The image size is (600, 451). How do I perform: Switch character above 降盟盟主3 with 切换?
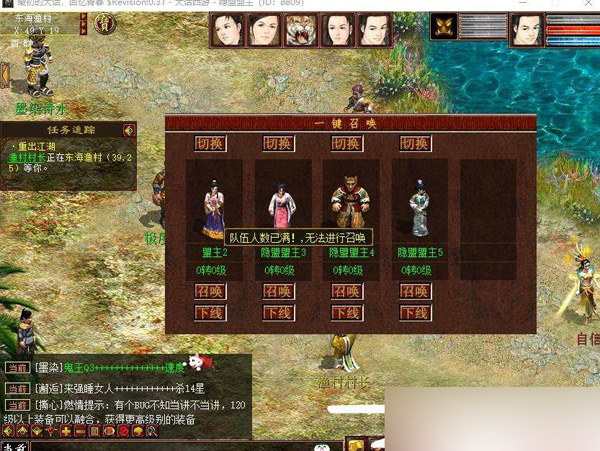point(279,144)
